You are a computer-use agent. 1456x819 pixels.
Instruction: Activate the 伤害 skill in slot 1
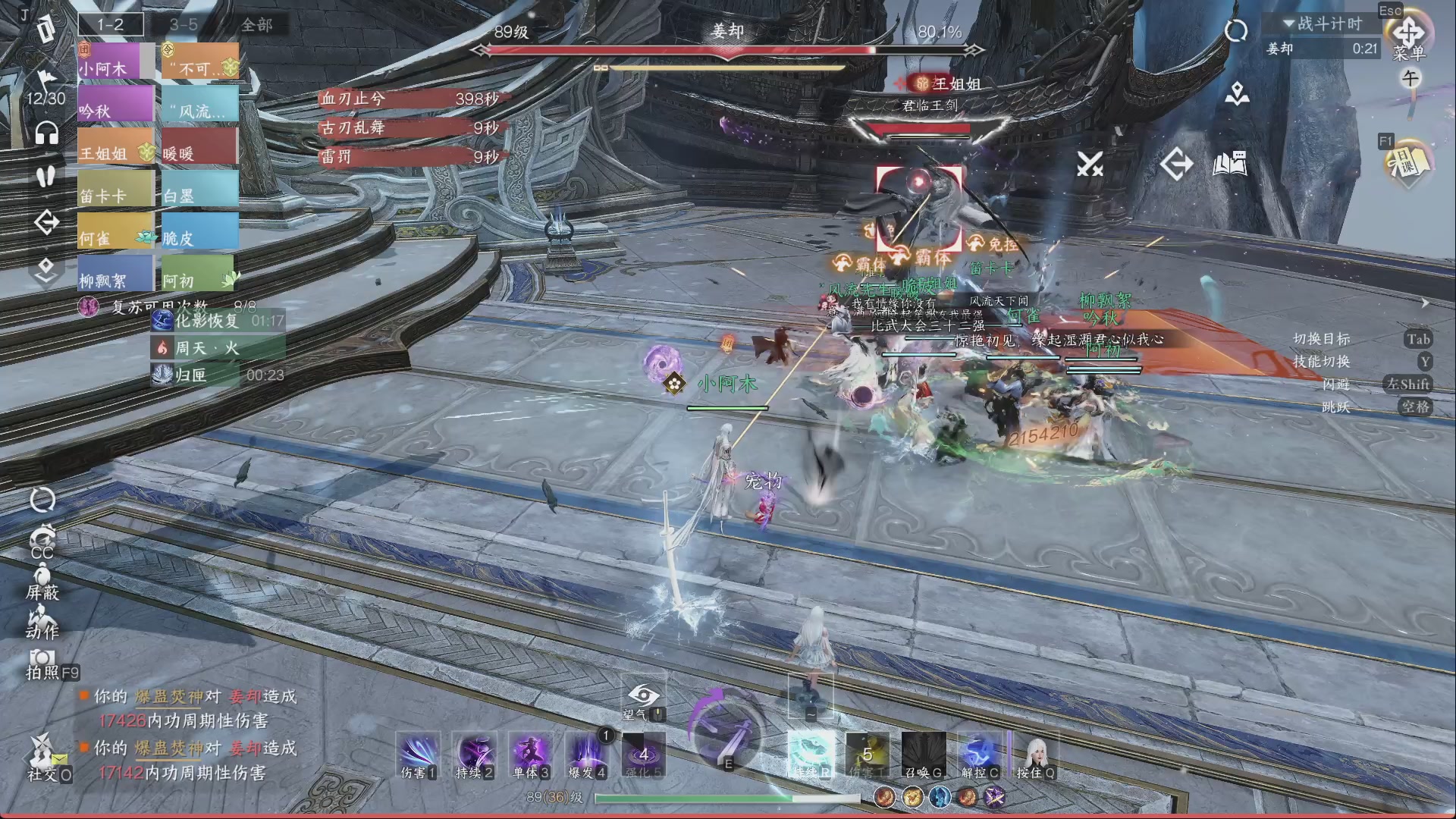coord(418,755)
